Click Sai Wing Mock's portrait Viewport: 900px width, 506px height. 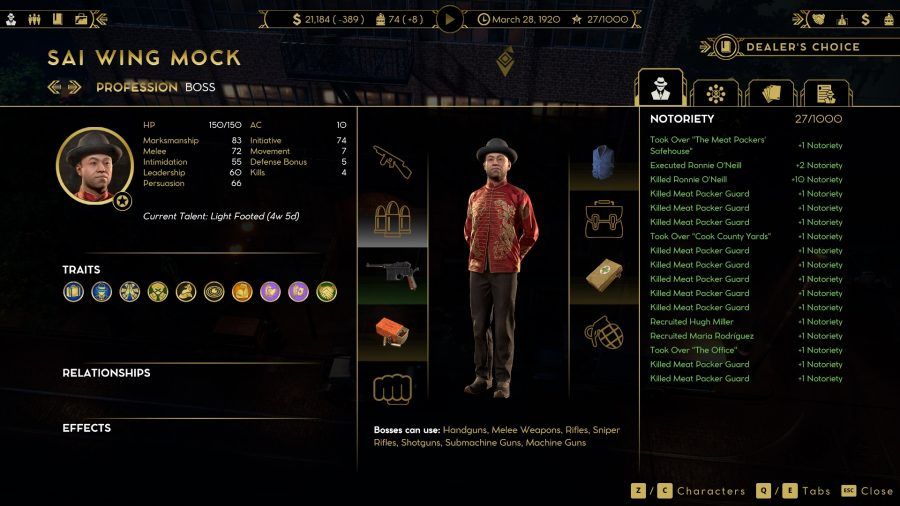click(x=94, y=166)
